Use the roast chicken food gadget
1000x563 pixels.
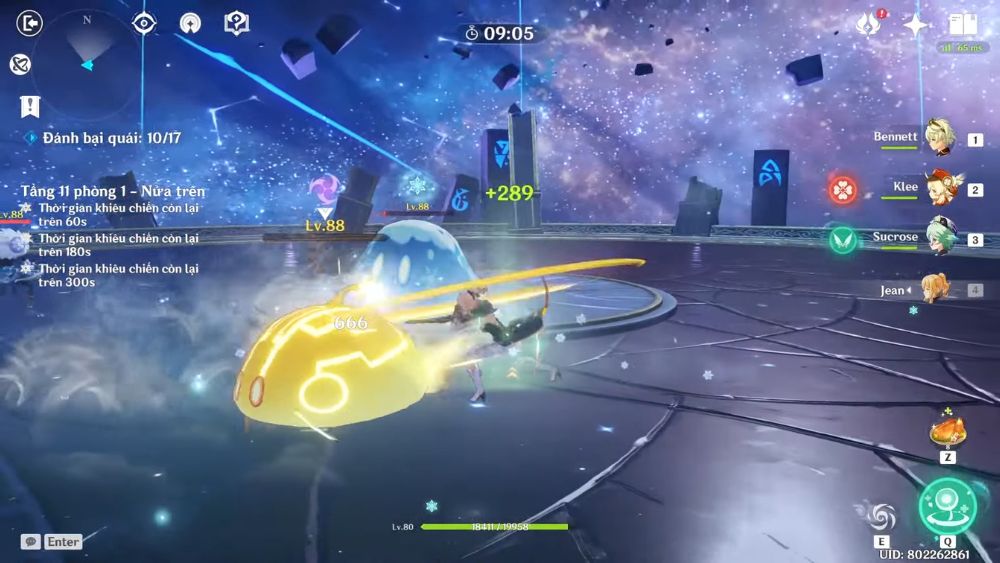pyautogui.click(x=946, y=432)
